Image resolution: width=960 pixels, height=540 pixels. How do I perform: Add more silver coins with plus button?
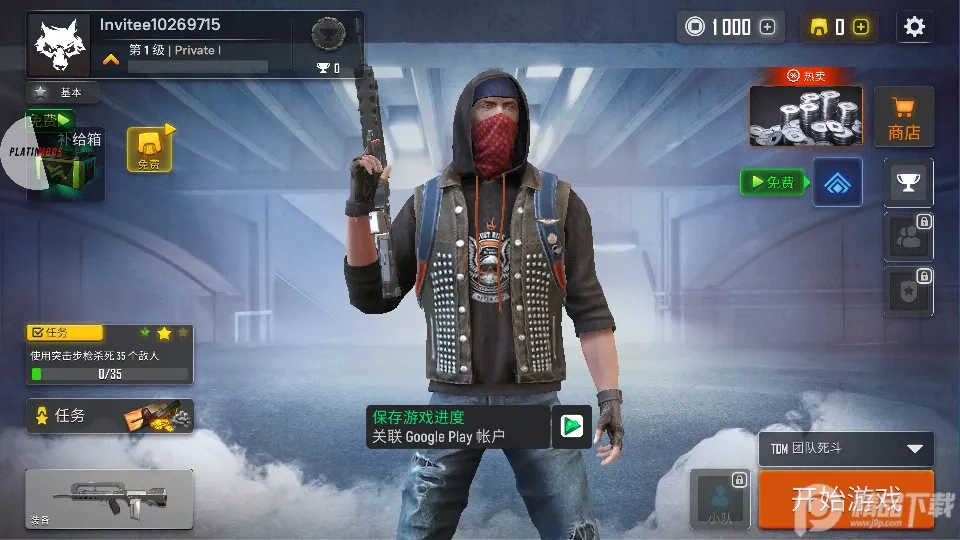pyautogui.click(x=768, y=27)
